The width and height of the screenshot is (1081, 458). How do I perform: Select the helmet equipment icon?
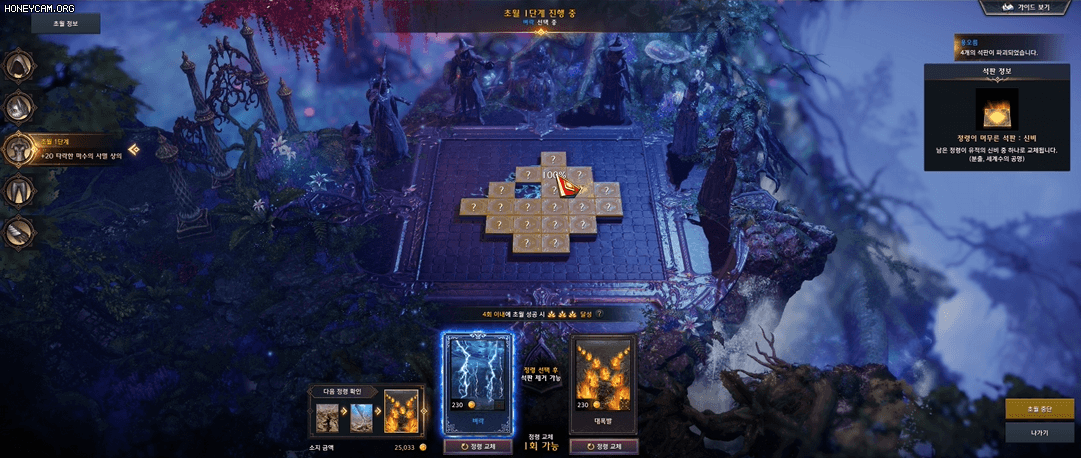point(19,66)
